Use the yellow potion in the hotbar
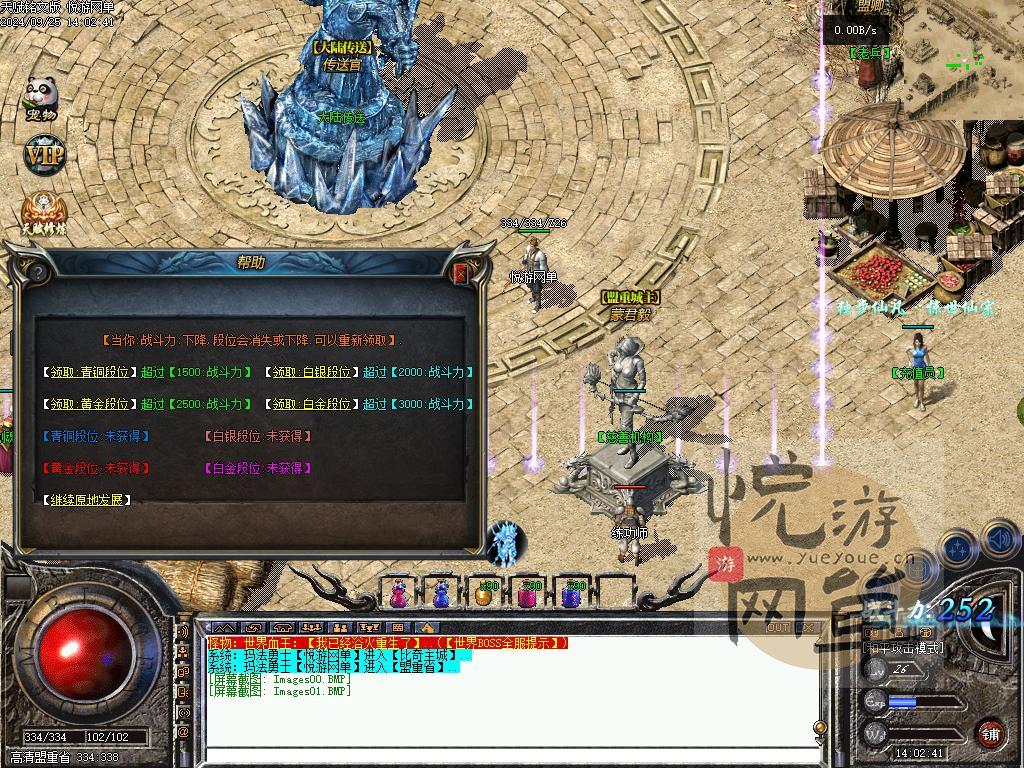 (x=484, y=594)
